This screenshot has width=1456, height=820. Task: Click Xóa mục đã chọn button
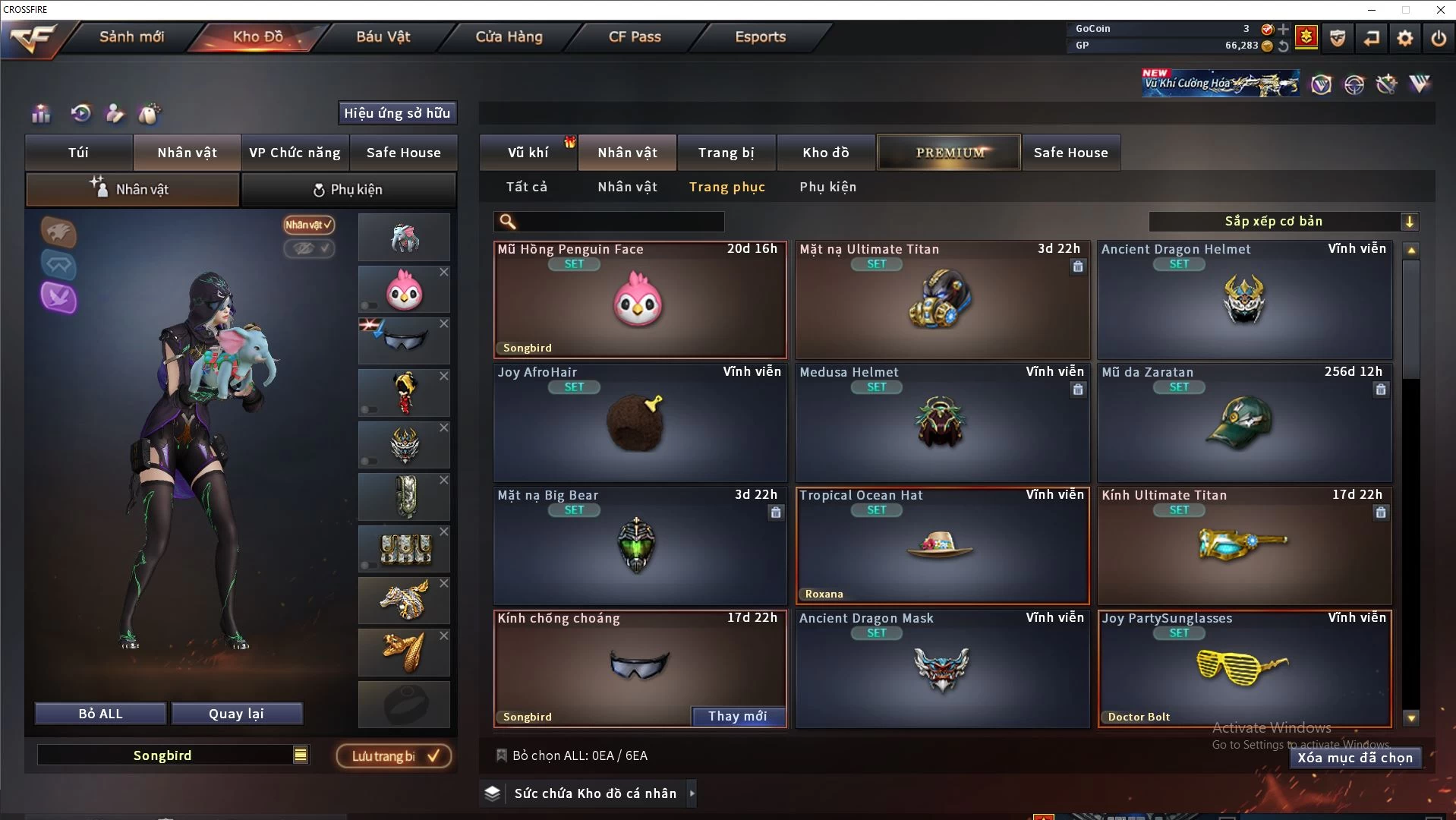1354,758
